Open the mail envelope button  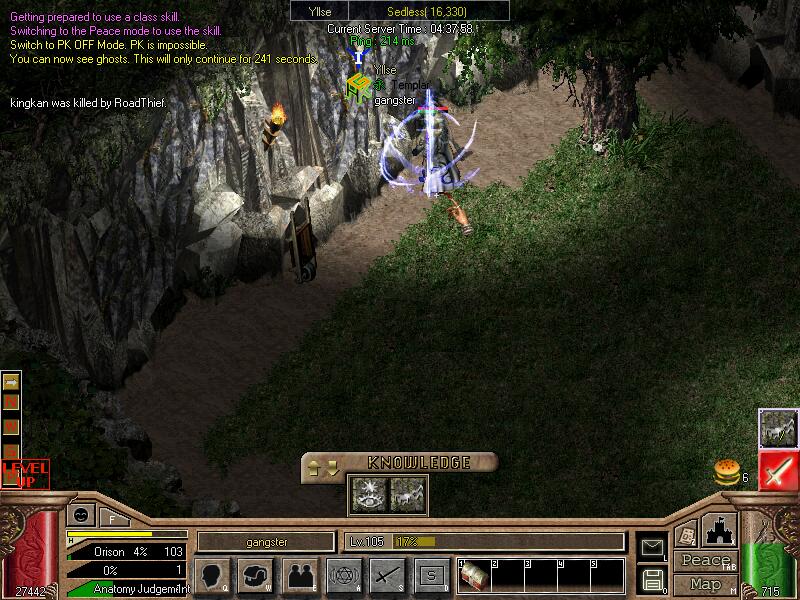[652, 546]
